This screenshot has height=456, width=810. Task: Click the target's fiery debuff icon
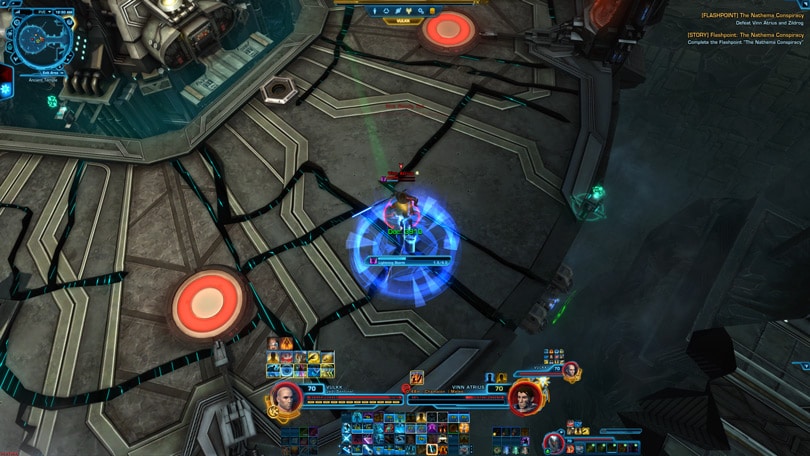pyautogui.click(x=416, y=377)
